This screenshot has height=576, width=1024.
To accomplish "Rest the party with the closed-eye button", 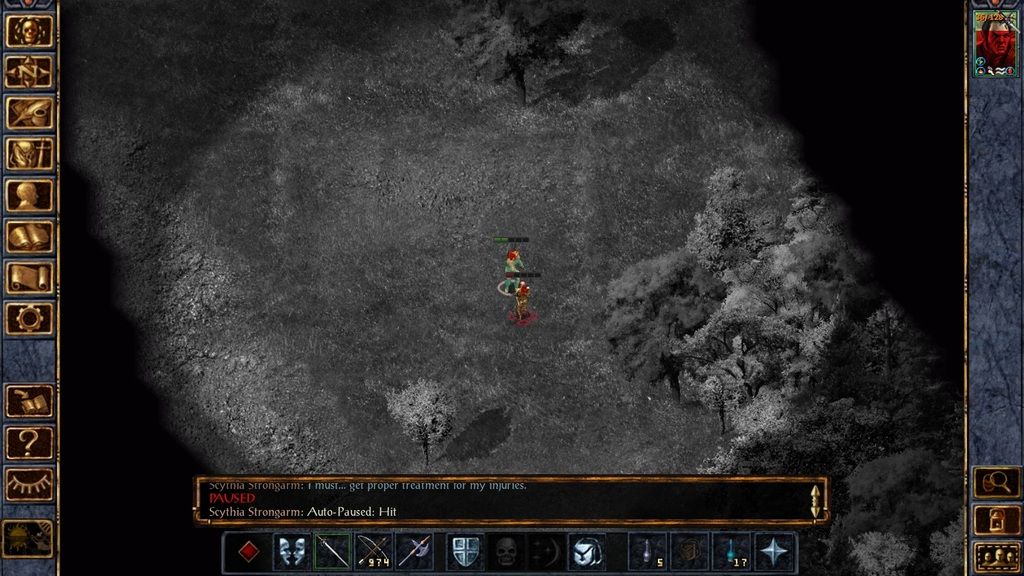I will point(29,483).
